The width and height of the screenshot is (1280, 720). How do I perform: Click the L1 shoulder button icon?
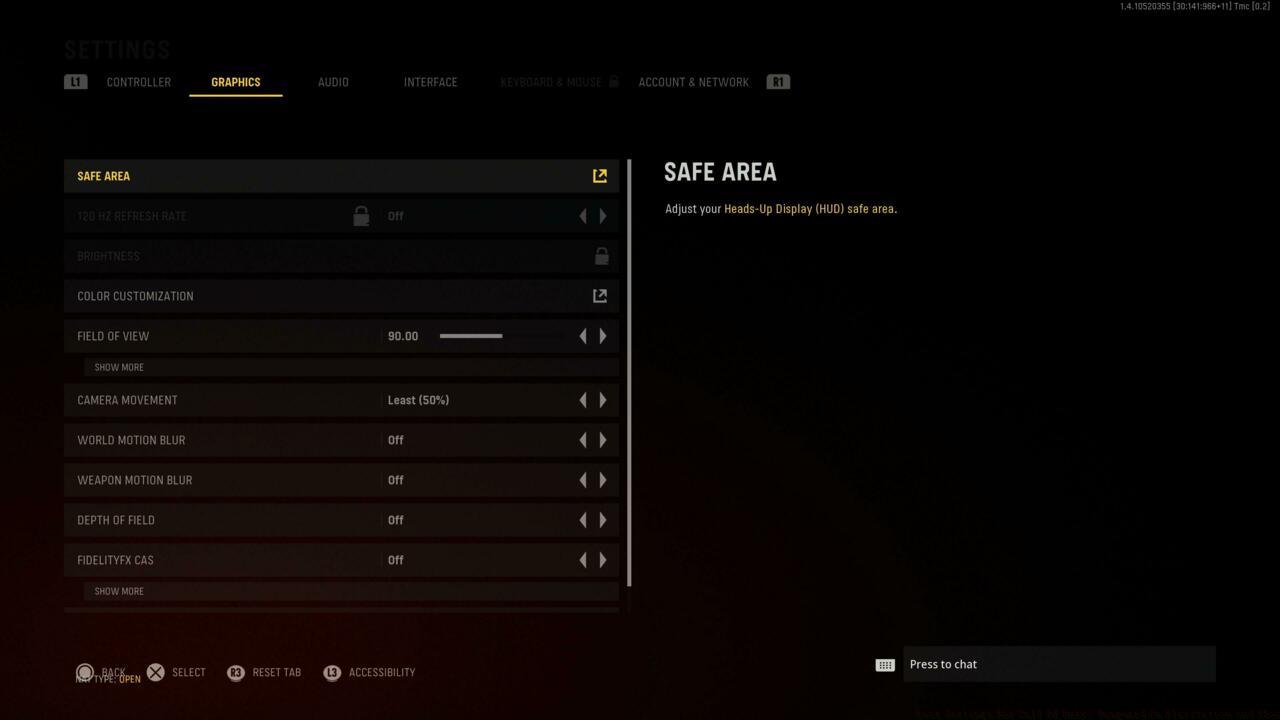point(76,81)
